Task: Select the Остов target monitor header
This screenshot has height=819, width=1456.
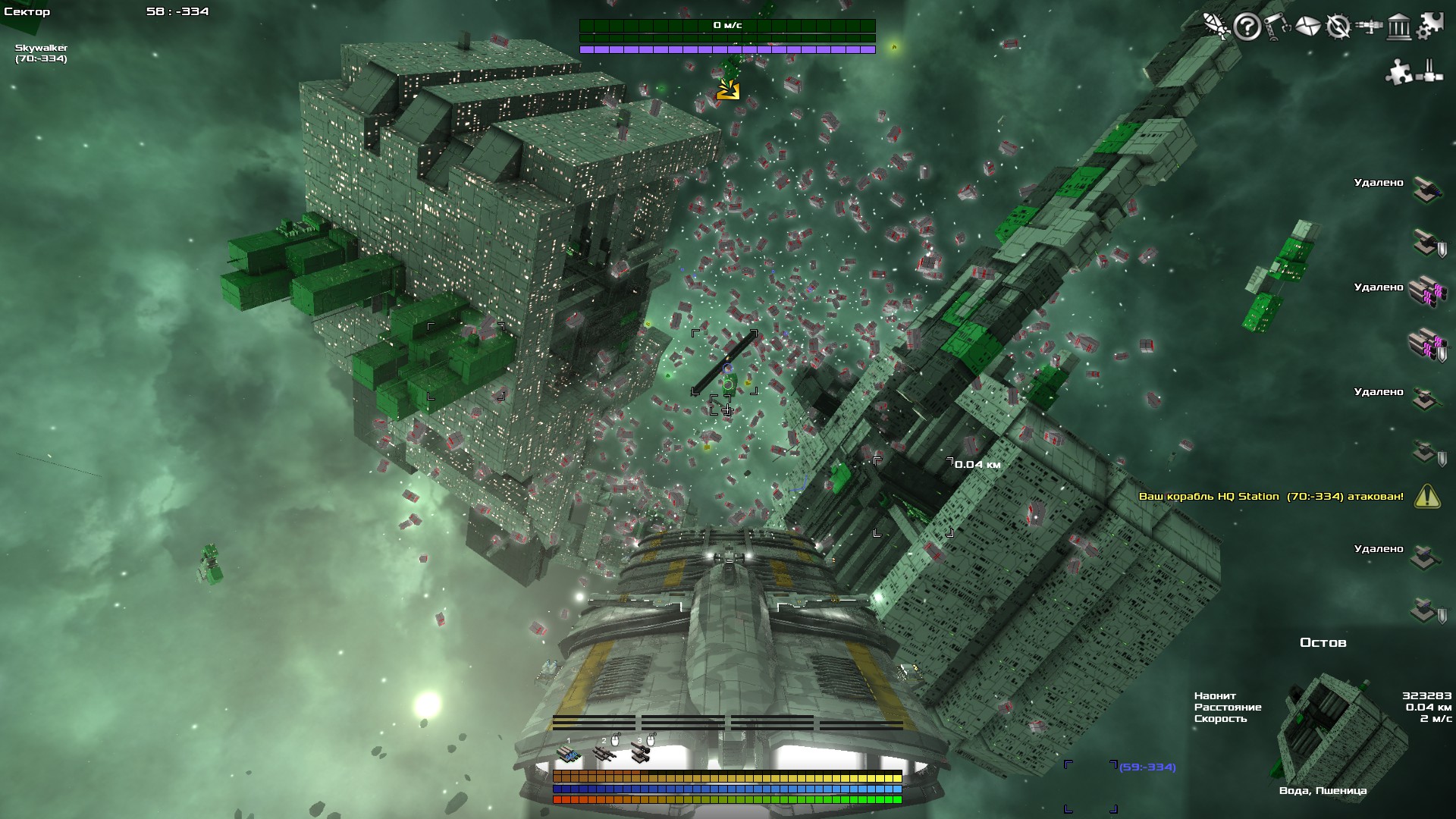Action: click(1323, 642)
